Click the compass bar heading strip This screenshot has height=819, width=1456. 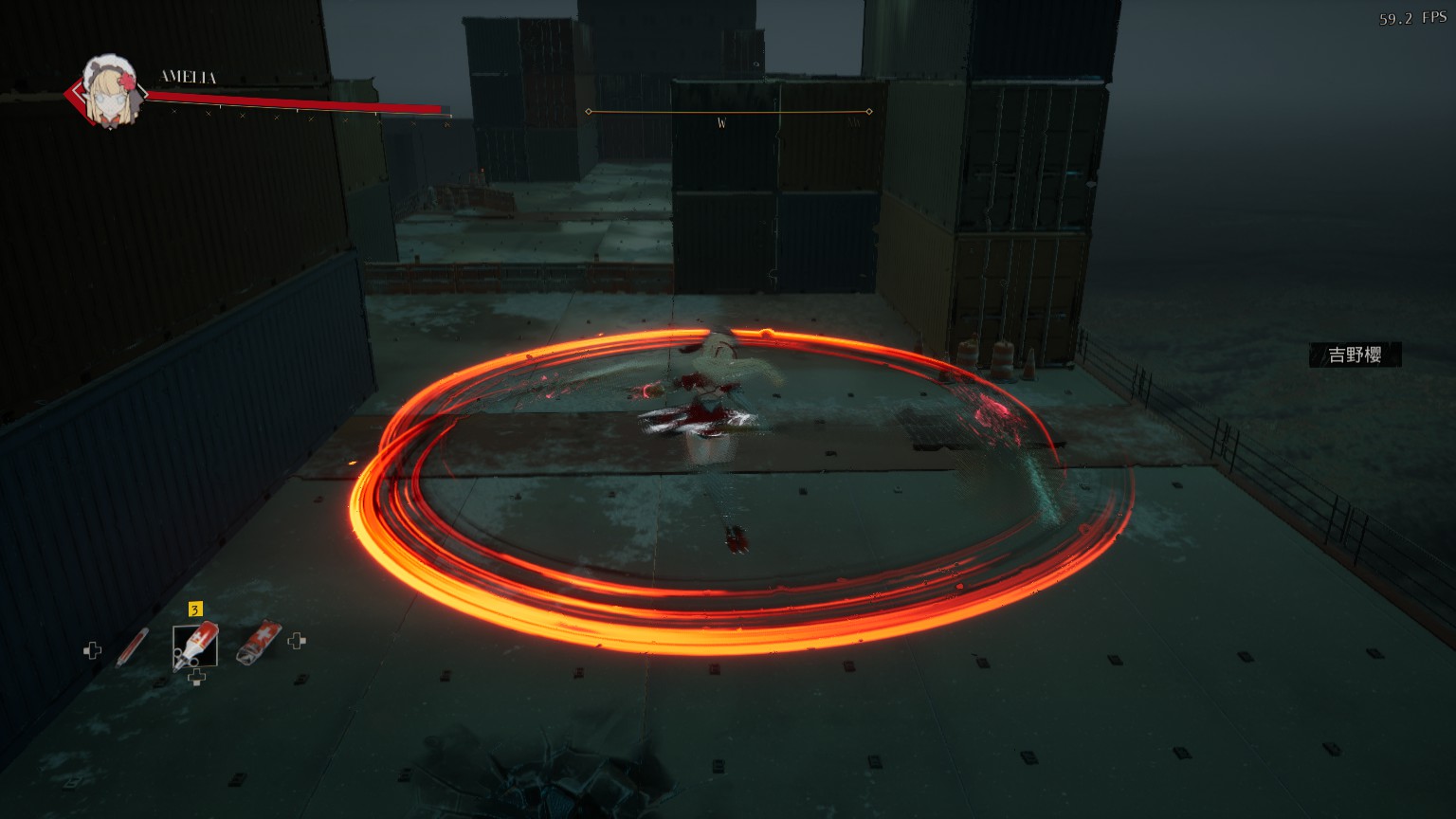(x=728, y=113)
